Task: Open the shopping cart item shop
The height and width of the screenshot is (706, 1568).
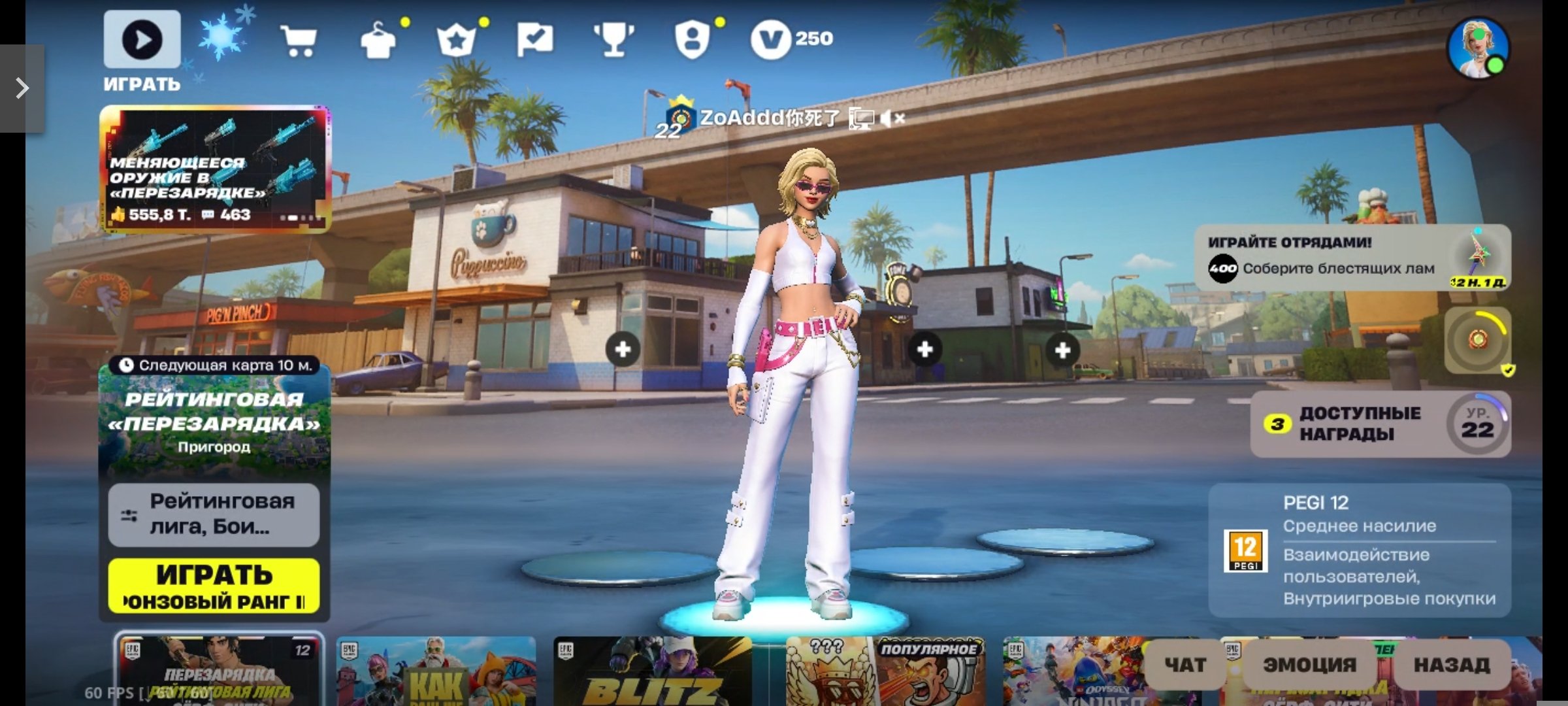Action: (299, 41)
